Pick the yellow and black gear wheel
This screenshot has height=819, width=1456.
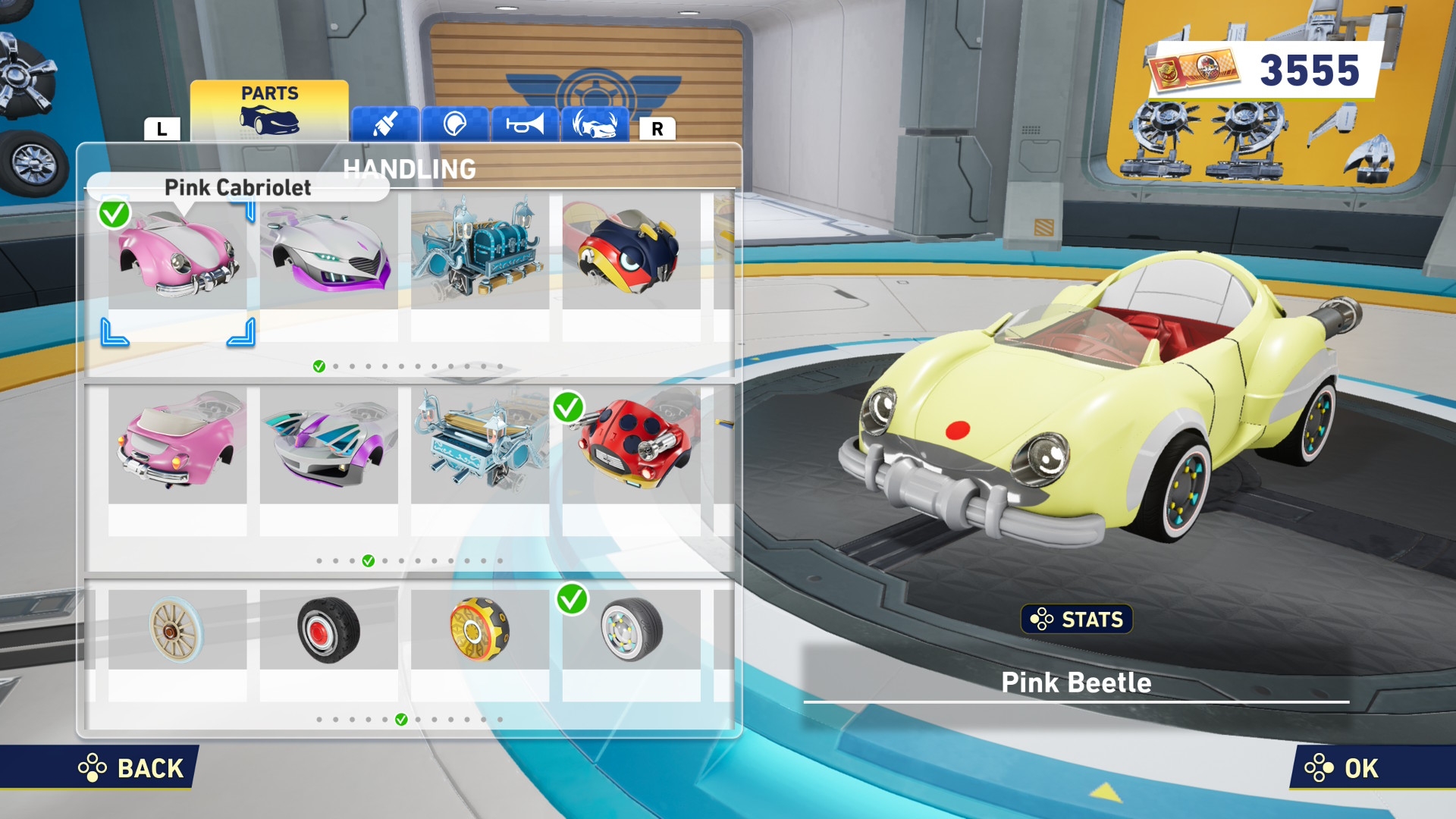pos(479,631)
